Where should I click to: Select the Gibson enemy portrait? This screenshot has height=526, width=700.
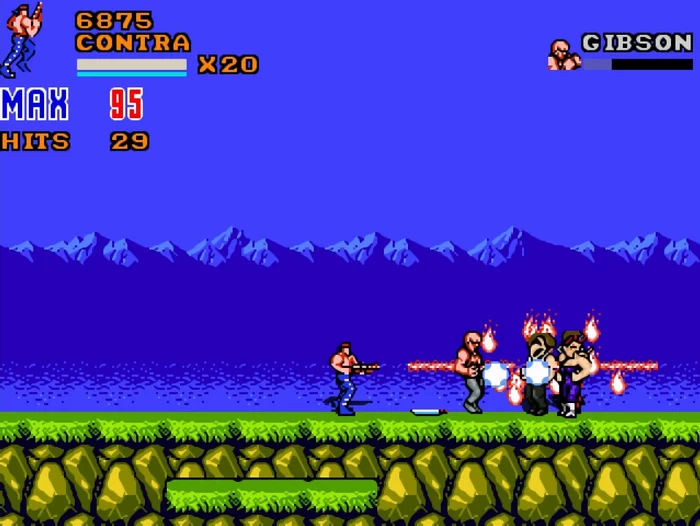pos(563,54)
